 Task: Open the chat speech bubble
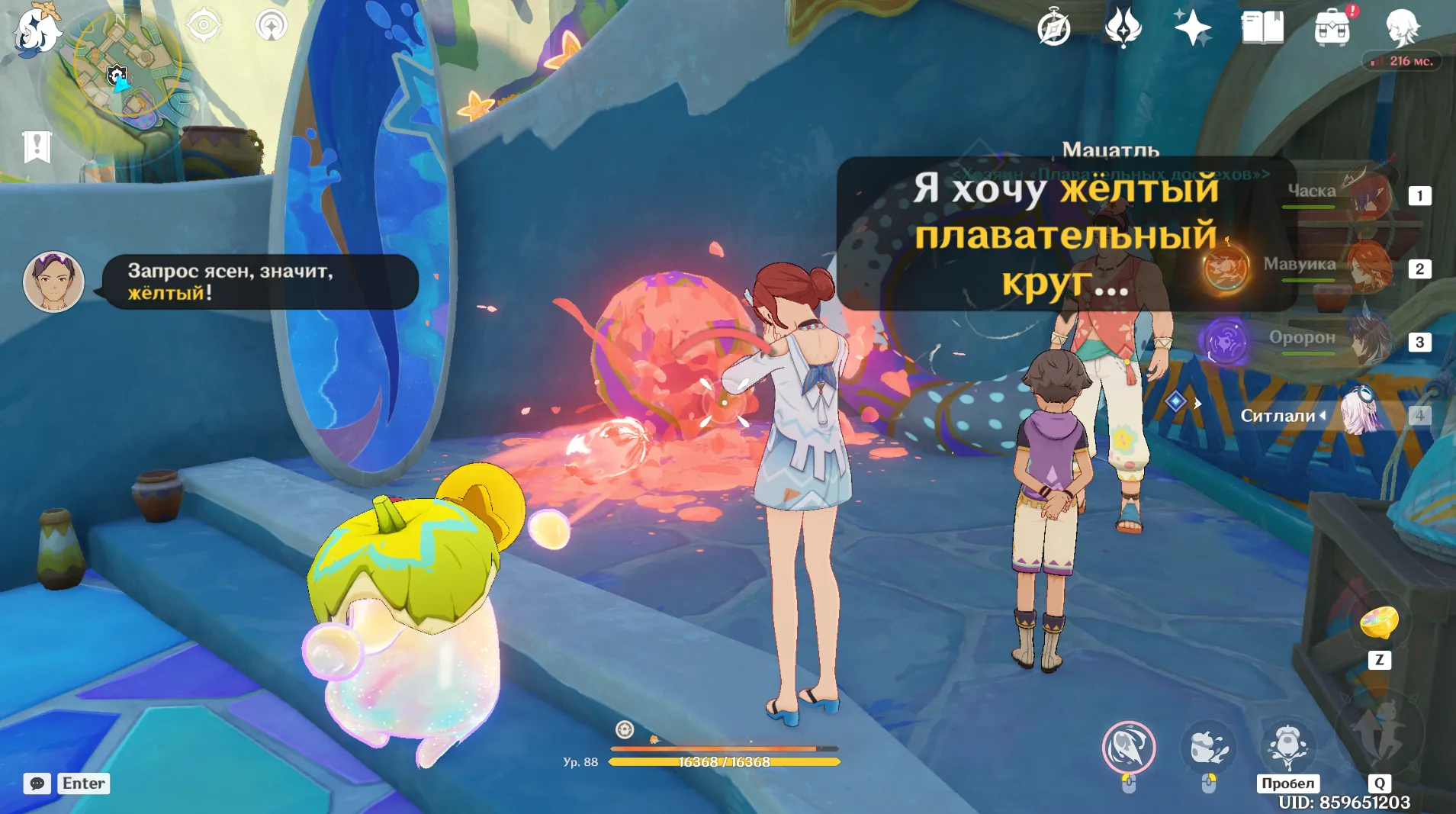point(37,783)
